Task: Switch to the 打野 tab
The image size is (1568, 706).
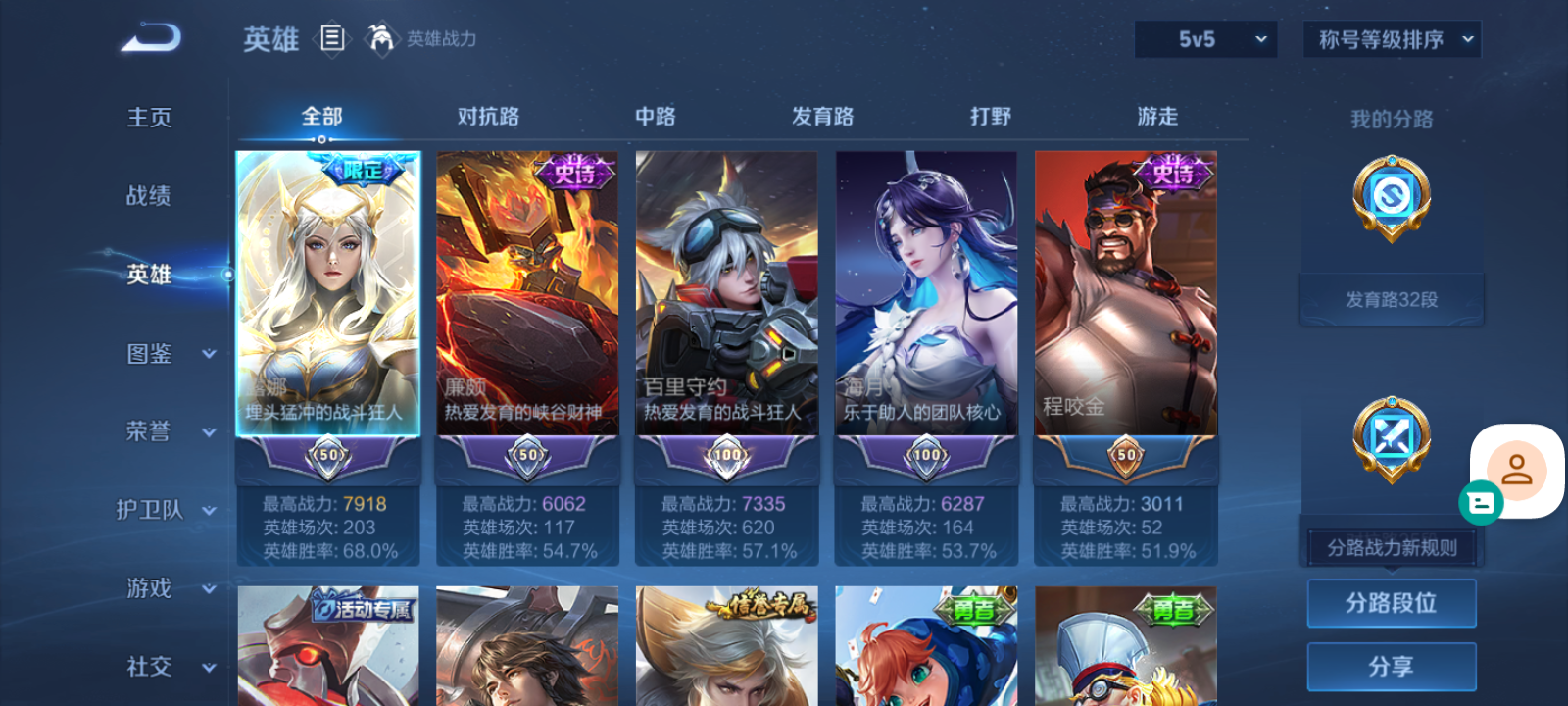Action: point(988,116)
